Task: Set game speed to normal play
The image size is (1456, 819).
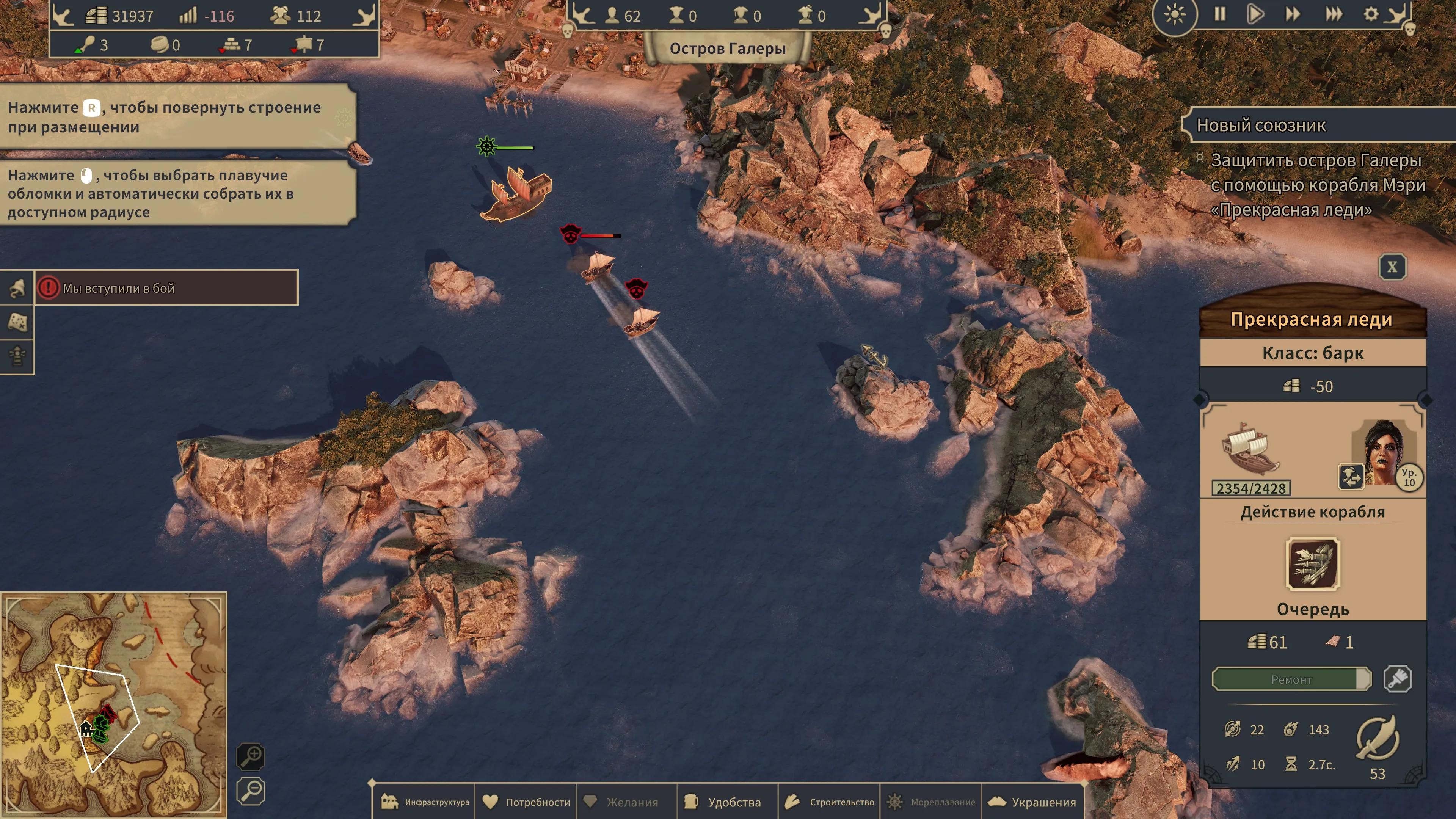Action: (1255, 14)
